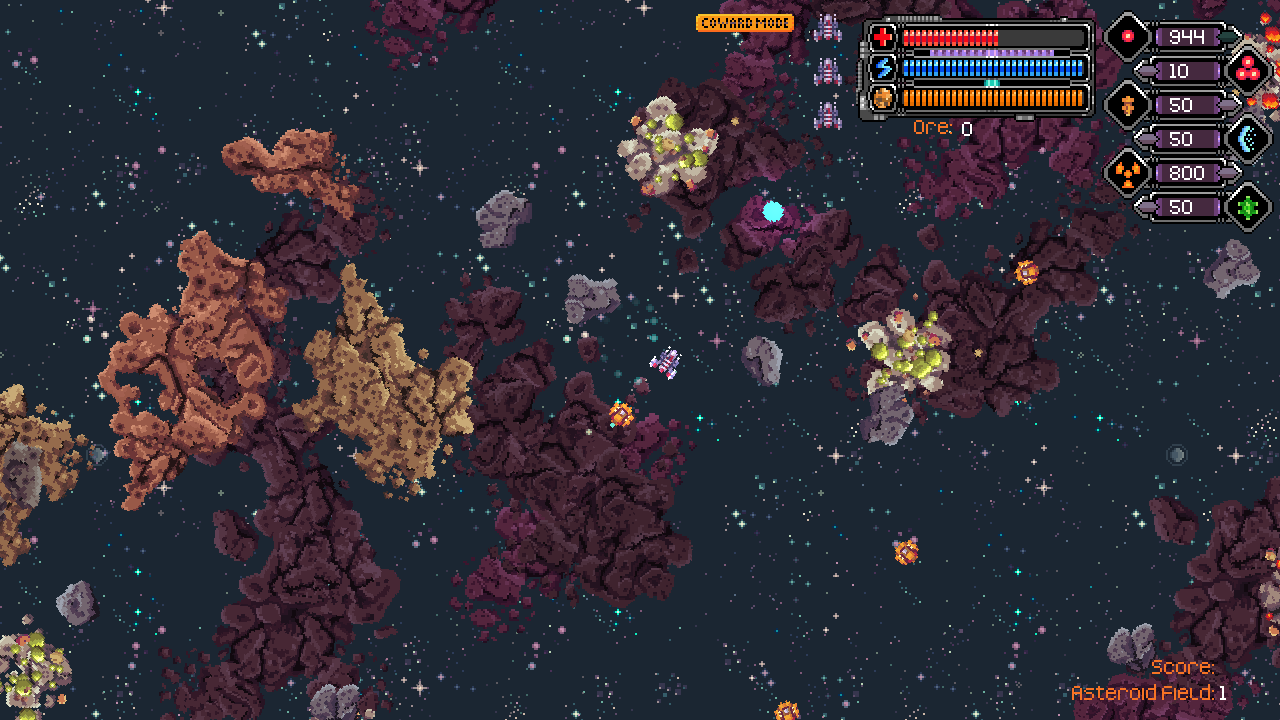Select the green spiky mine weapon icon

[x=1247, y=207]
